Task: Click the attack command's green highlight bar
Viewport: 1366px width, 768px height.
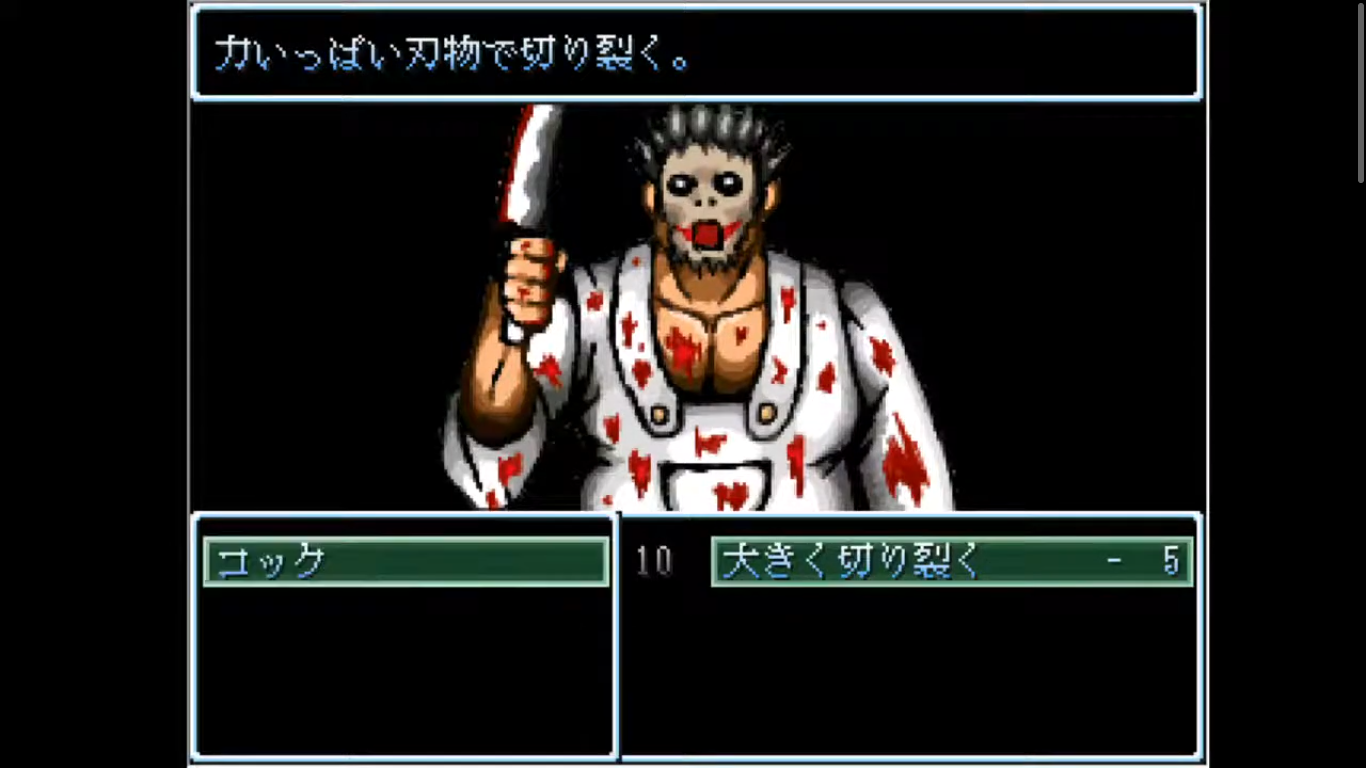Action: pos(950,561)
